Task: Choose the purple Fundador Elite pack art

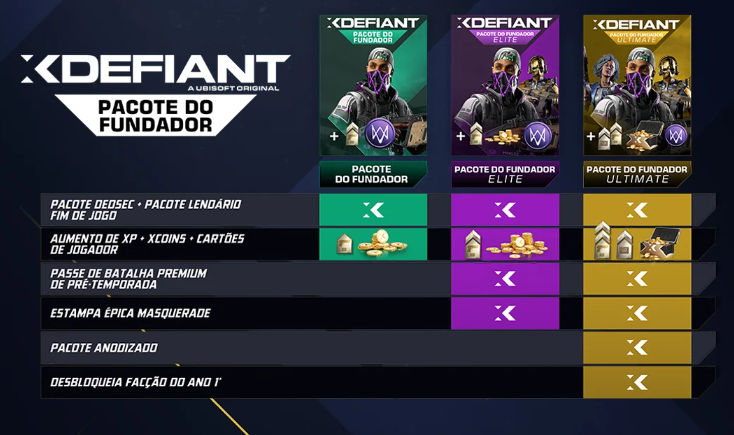Action: click(505, 85)
